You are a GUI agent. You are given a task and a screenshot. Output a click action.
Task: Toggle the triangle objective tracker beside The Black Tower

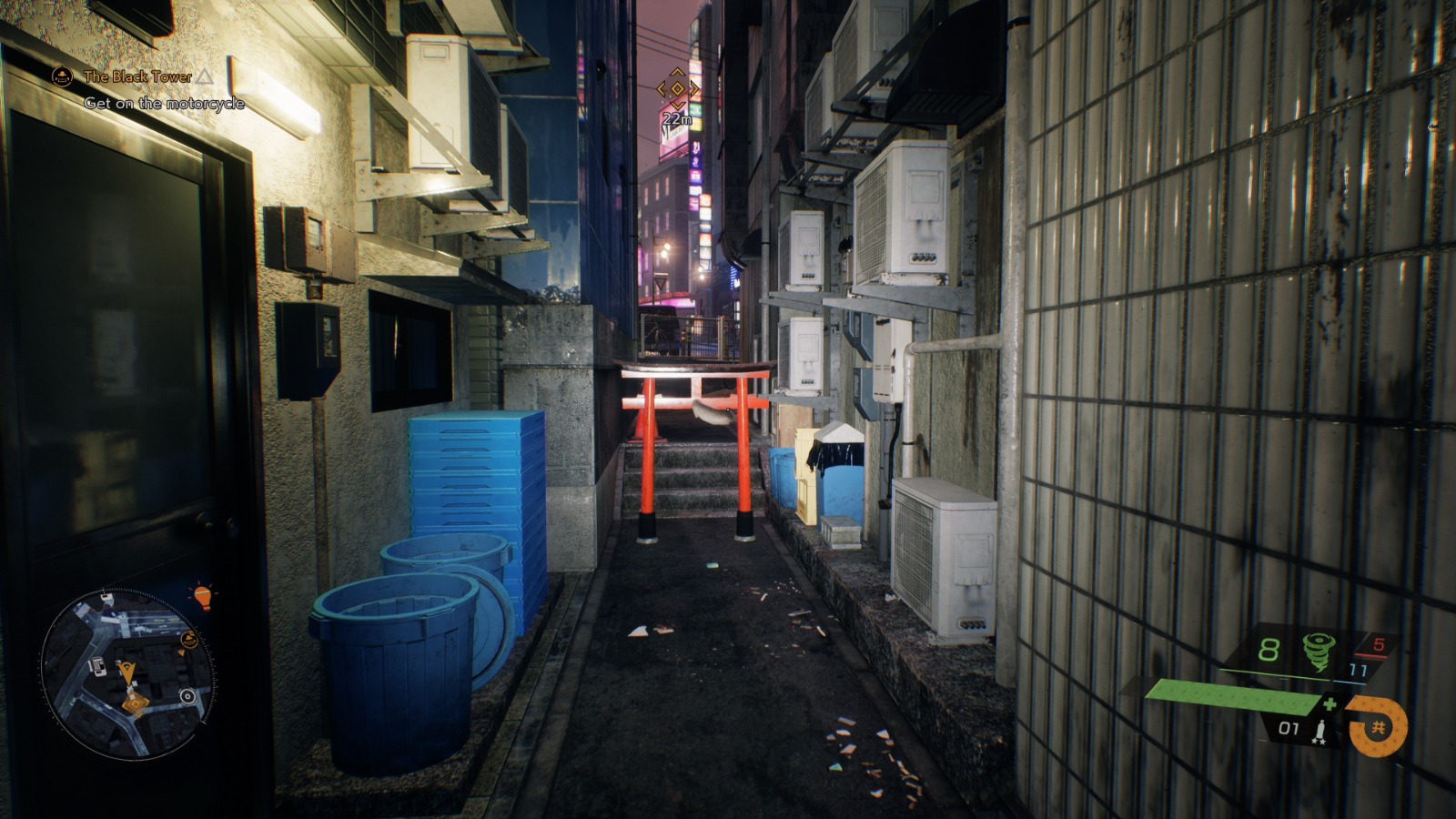(x=207, y=77)
